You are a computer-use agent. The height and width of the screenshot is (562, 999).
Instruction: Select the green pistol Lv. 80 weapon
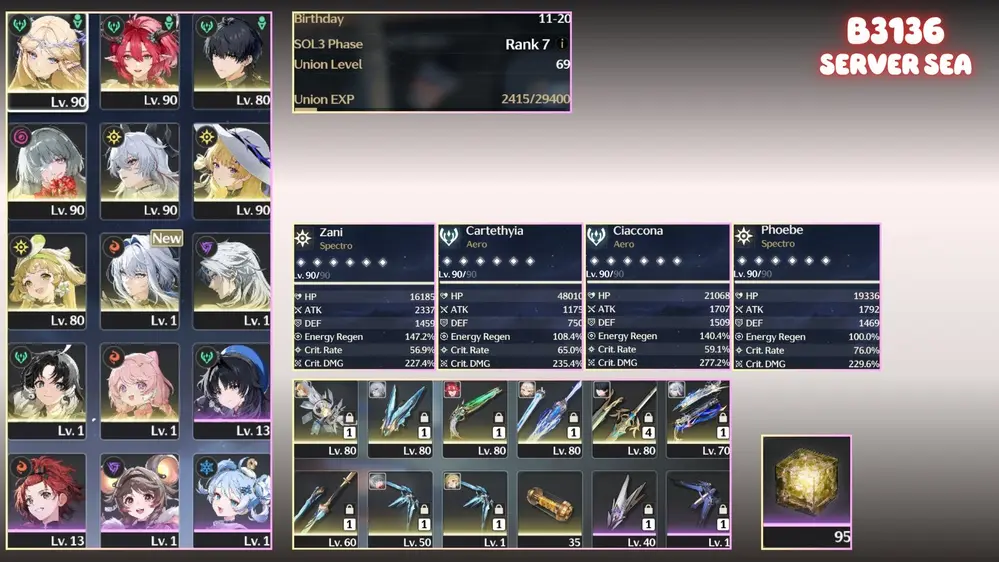tap(475, 418)
